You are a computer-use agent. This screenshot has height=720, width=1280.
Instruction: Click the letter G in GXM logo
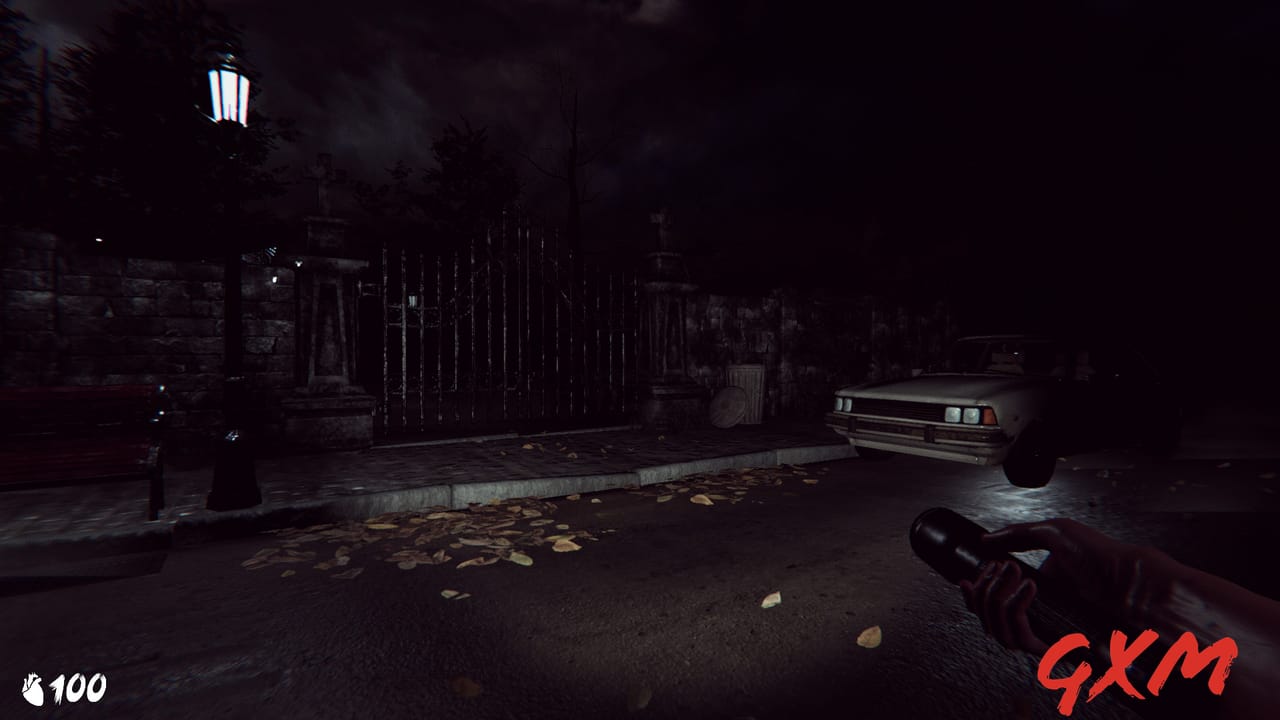coord(1068,665)
